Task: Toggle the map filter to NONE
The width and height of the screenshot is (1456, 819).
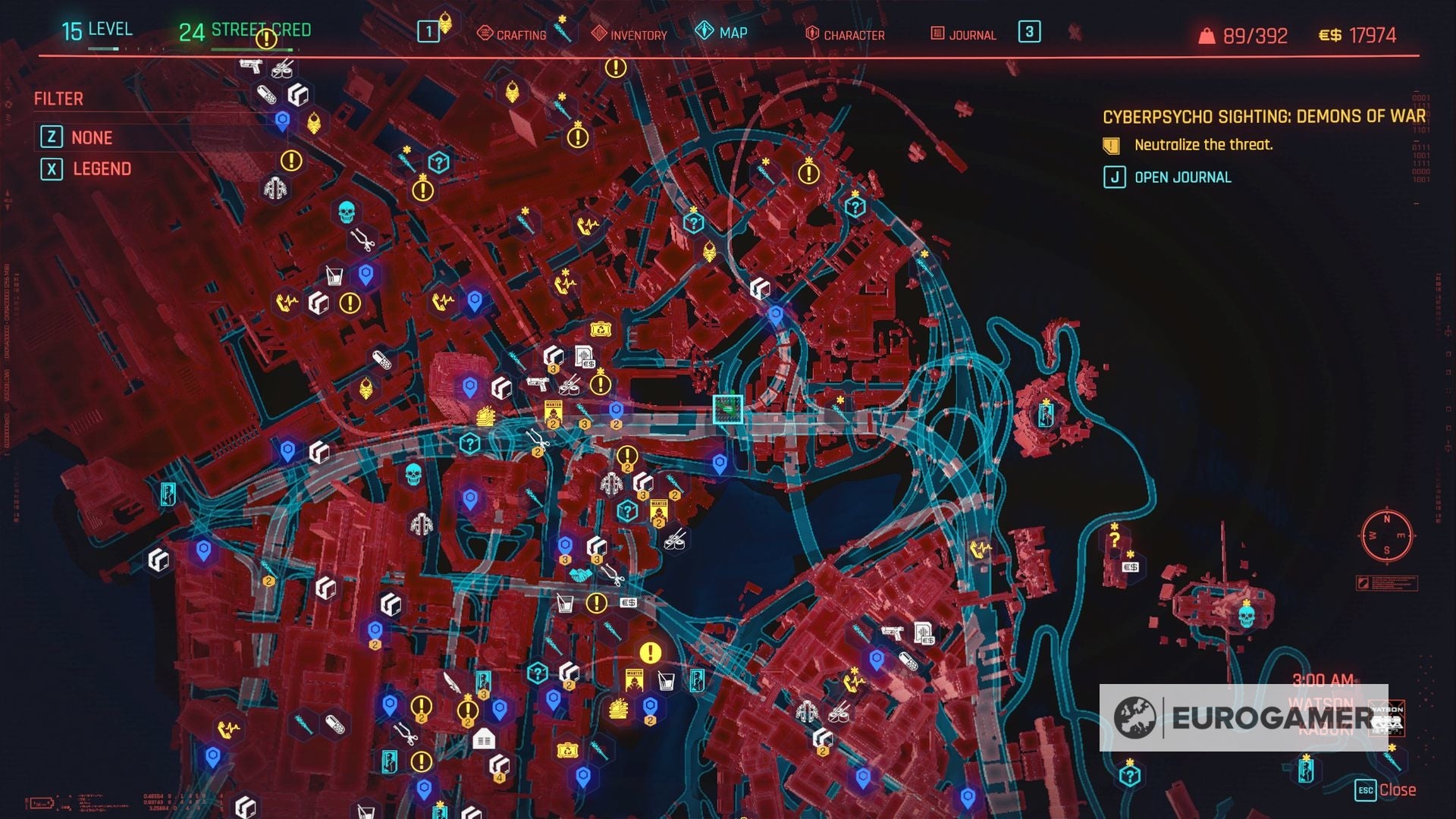Action: point(91,137)
